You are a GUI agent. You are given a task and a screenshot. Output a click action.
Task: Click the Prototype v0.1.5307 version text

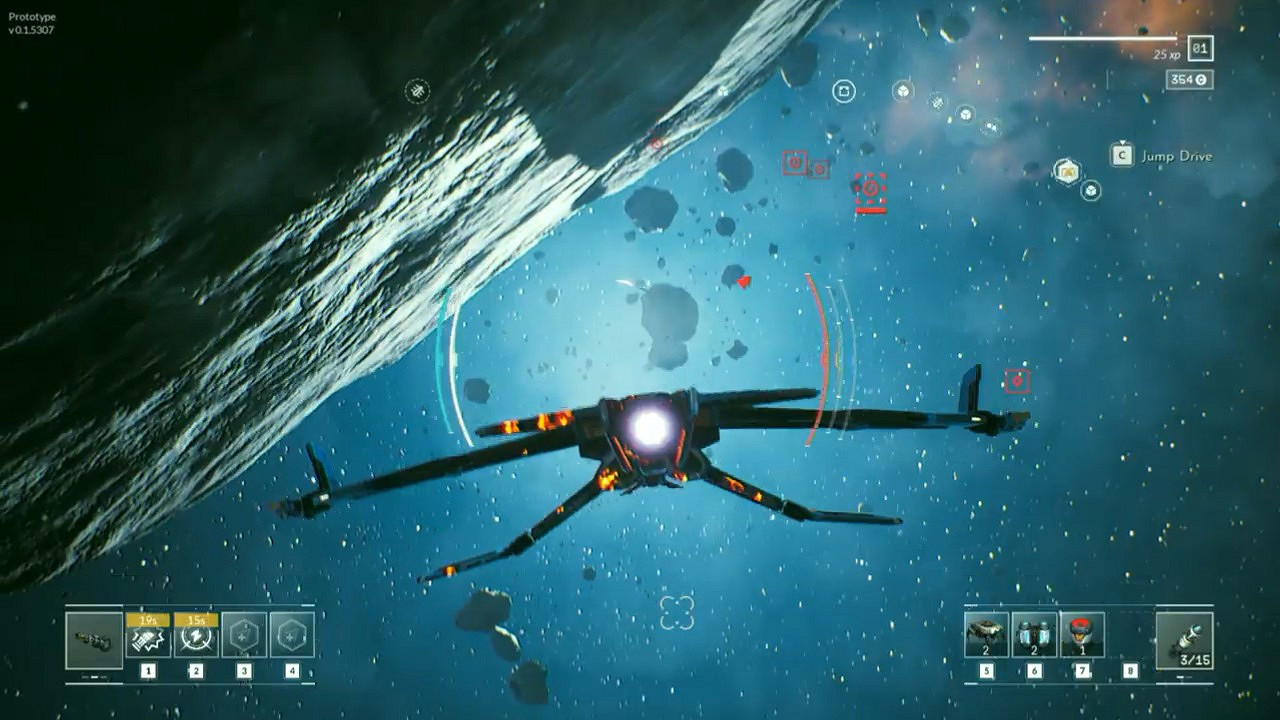(x=32, y=22)
